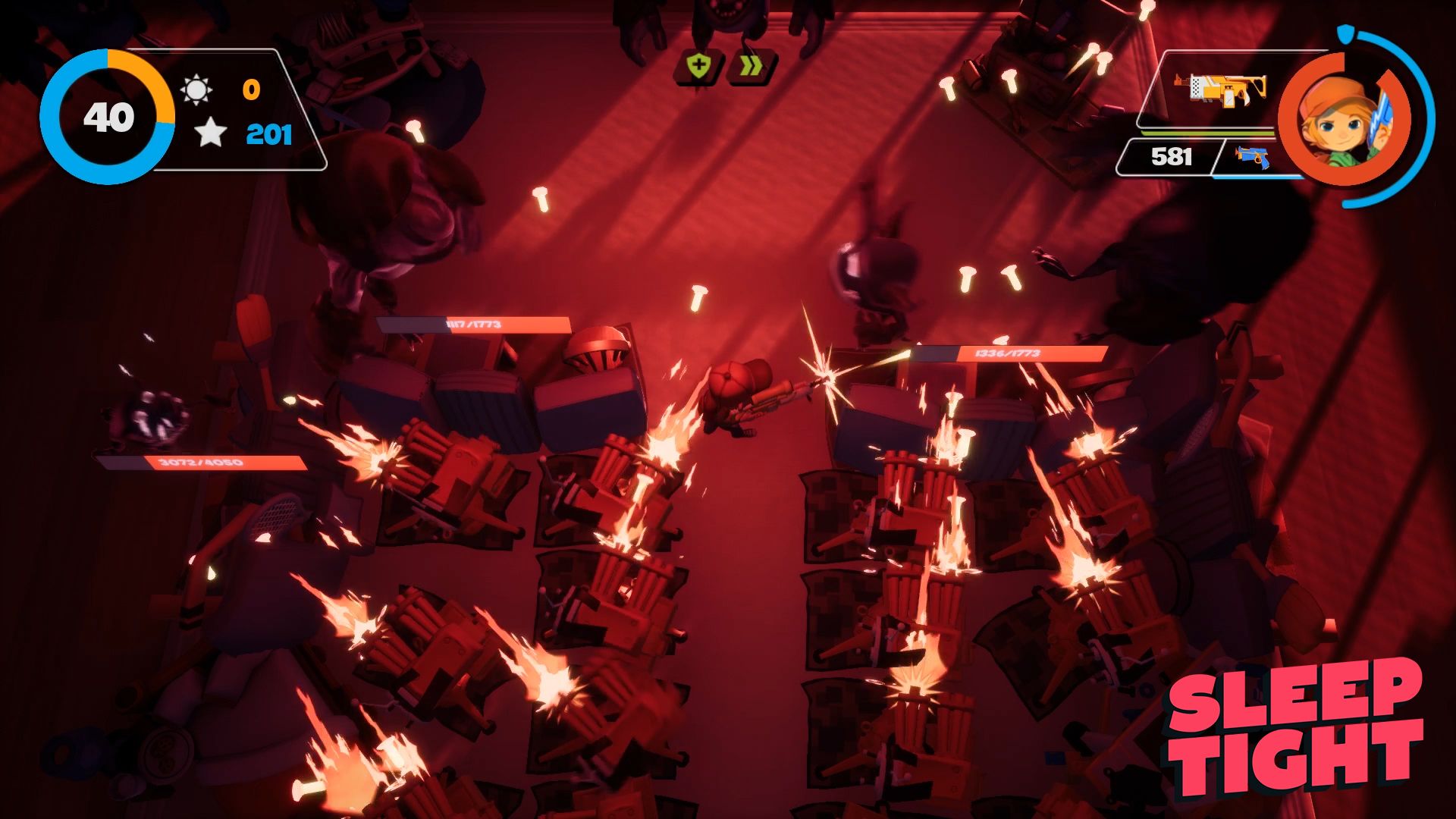Toggle the shield boost power-up

[700, 66]
